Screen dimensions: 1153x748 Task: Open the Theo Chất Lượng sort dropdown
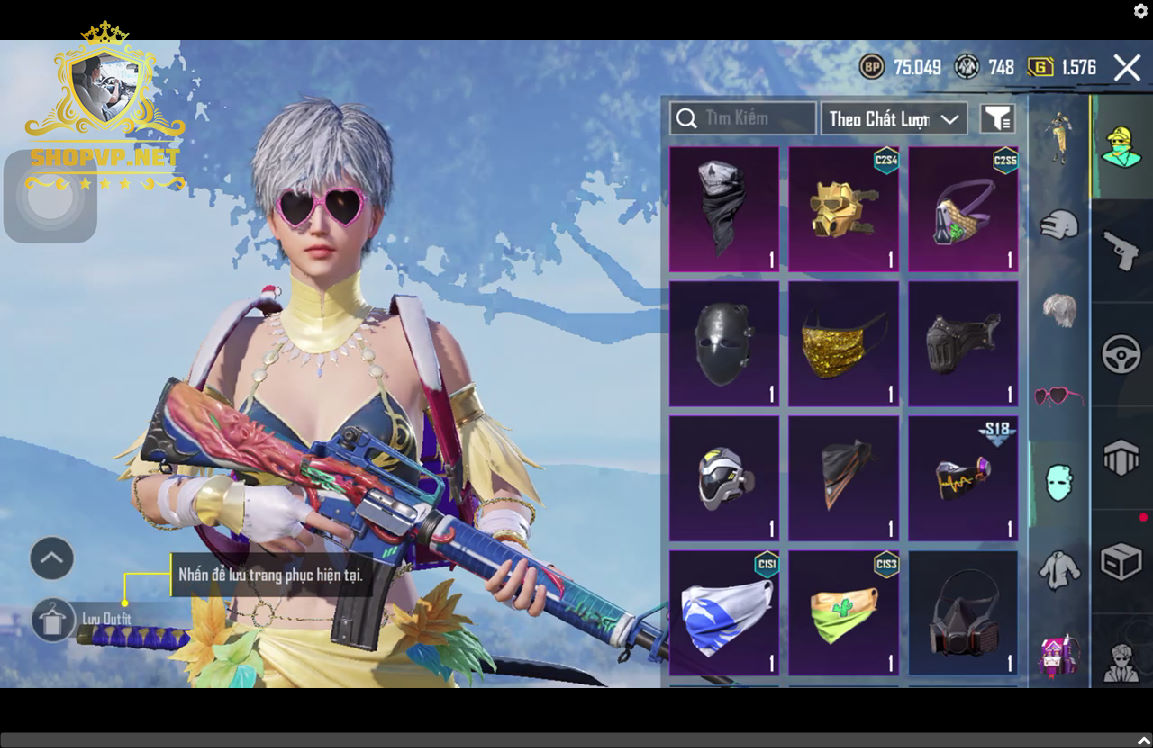(x=894, y=119)
